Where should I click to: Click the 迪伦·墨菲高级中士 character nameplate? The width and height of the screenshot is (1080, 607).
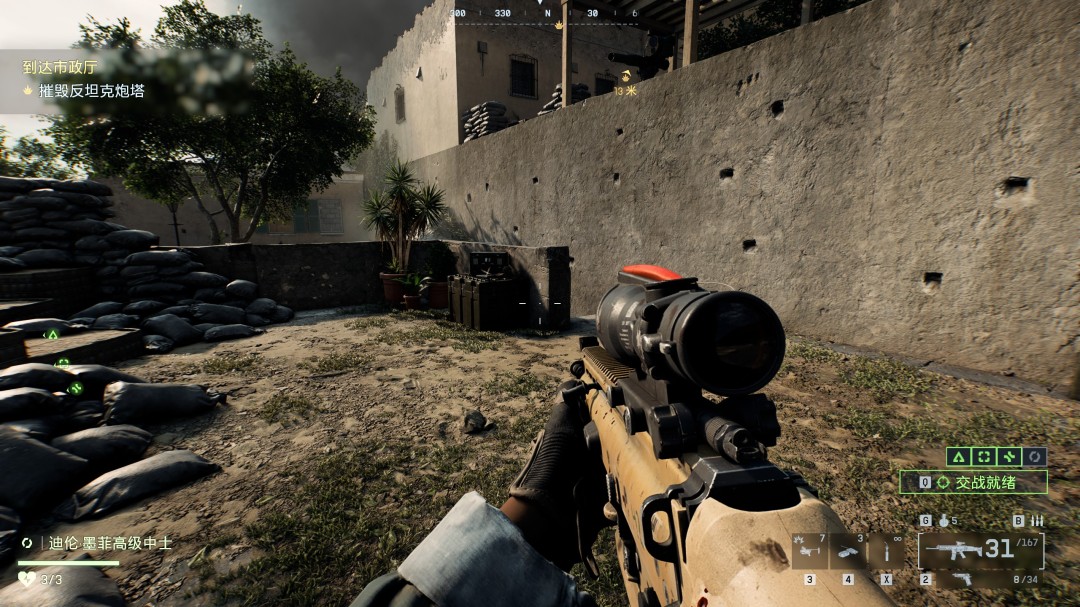pos(110,543)
